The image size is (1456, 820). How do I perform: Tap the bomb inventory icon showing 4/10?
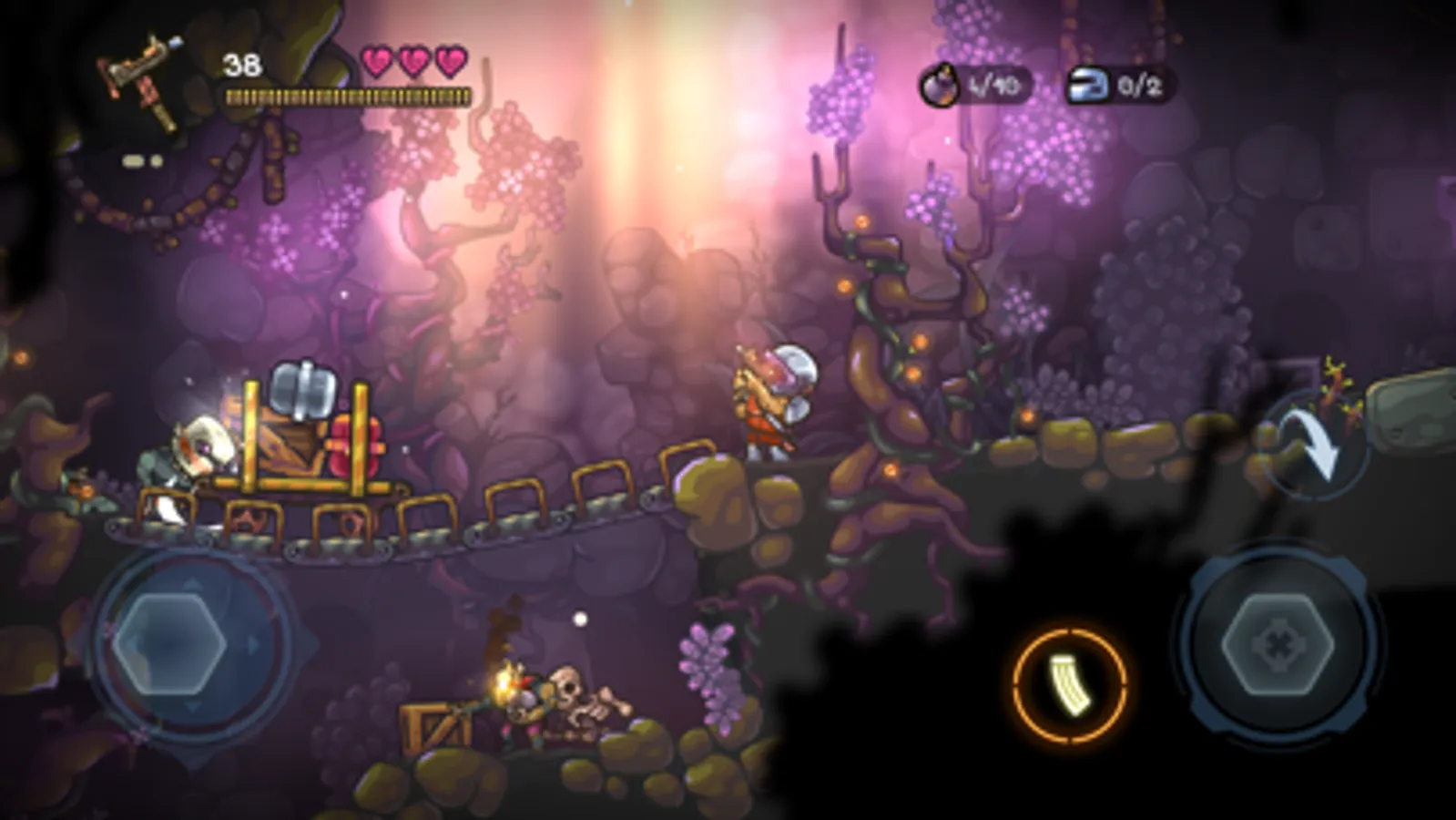[942, 85]
